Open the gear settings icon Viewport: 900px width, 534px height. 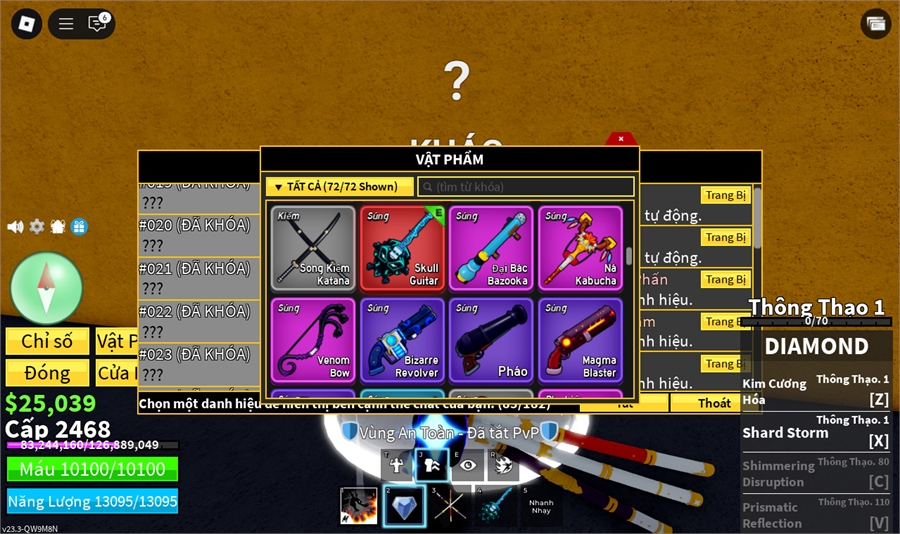(37, 227)
